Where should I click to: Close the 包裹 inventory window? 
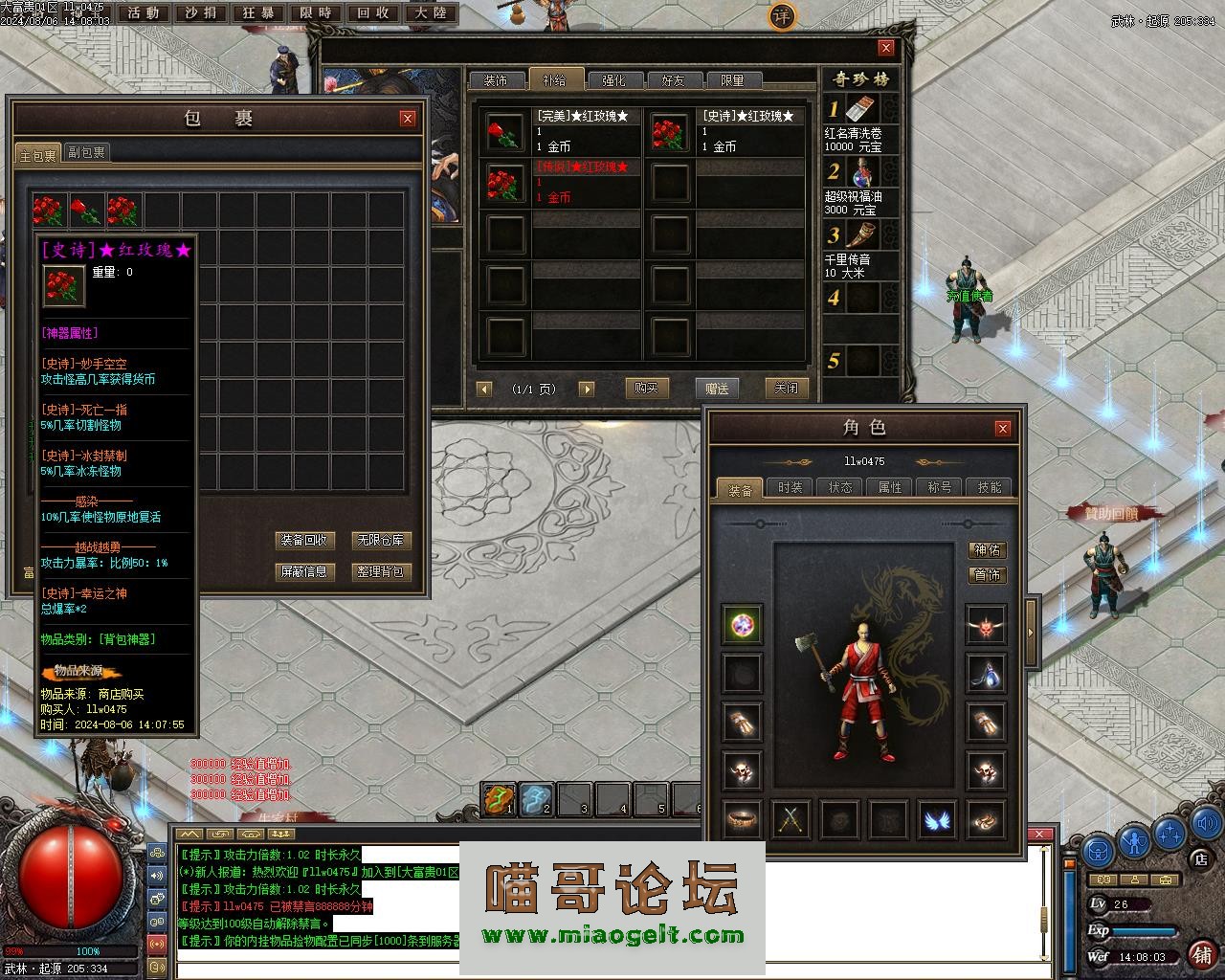[x=408, y=119]
